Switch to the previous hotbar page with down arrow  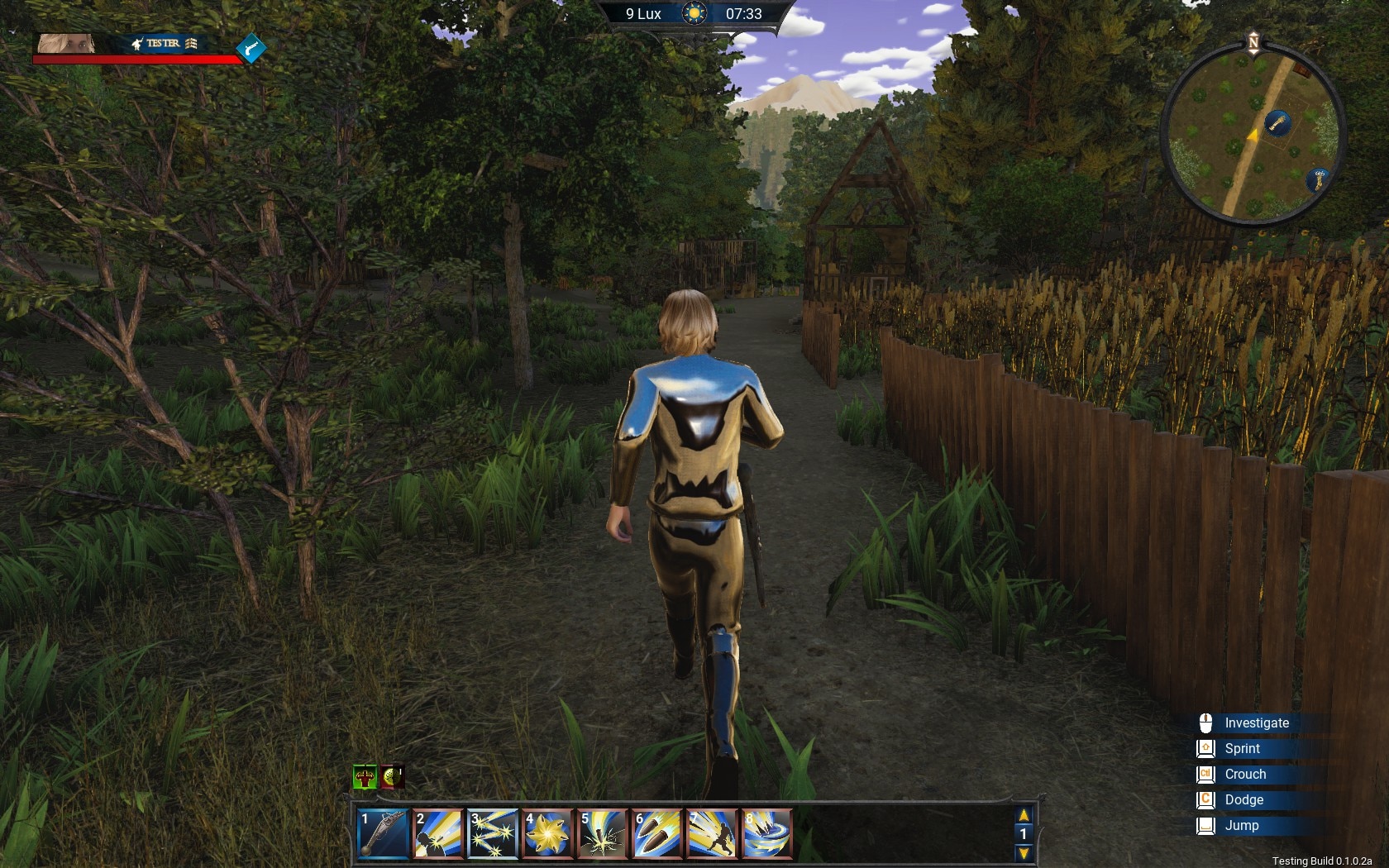point(1024,852)
